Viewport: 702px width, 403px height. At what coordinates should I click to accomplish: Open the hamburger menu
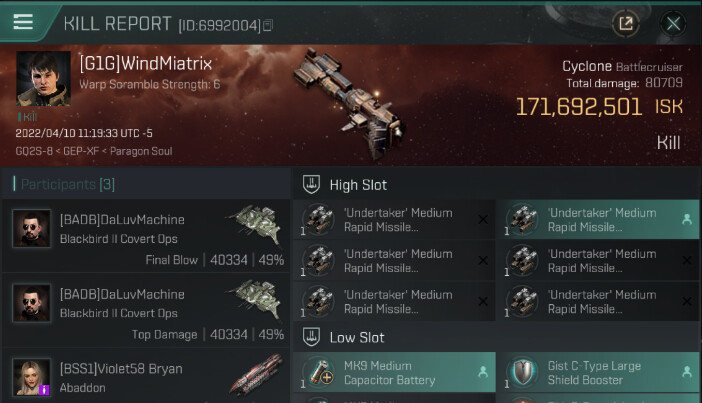coord(23,22)
